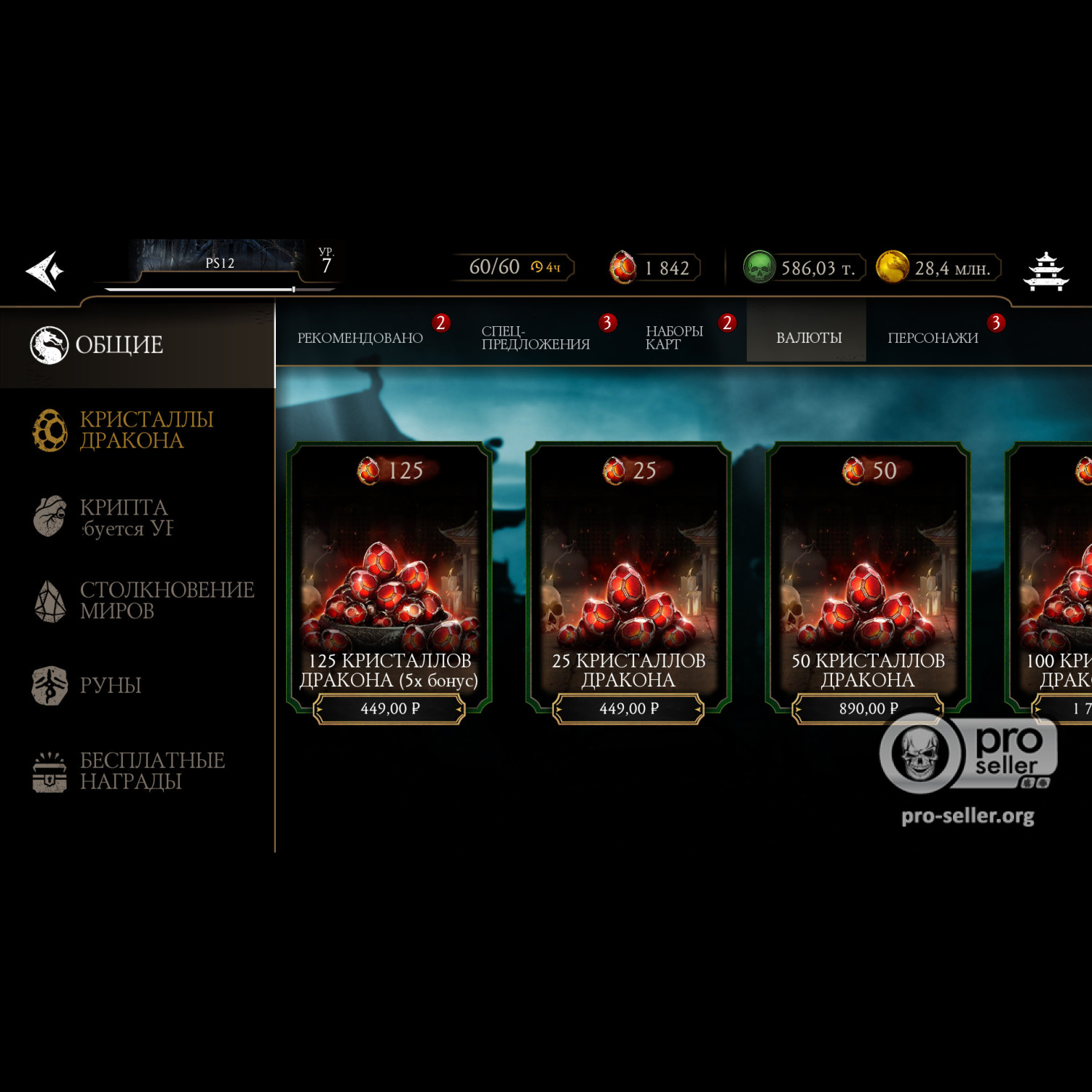The image size is (1092, 1092).
Task: Buy 50 dragon crystals for 890,00 ₽
Action: (868, 708)
